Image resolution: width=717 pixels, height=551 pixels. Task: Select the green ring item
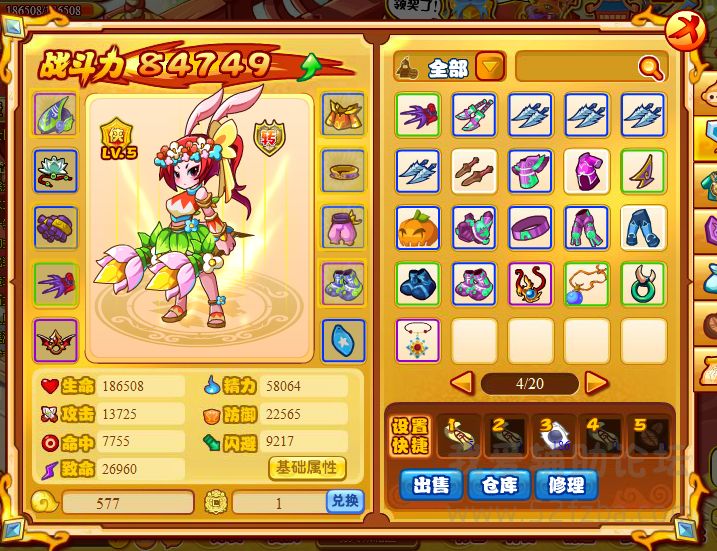(x=643, y=284)
